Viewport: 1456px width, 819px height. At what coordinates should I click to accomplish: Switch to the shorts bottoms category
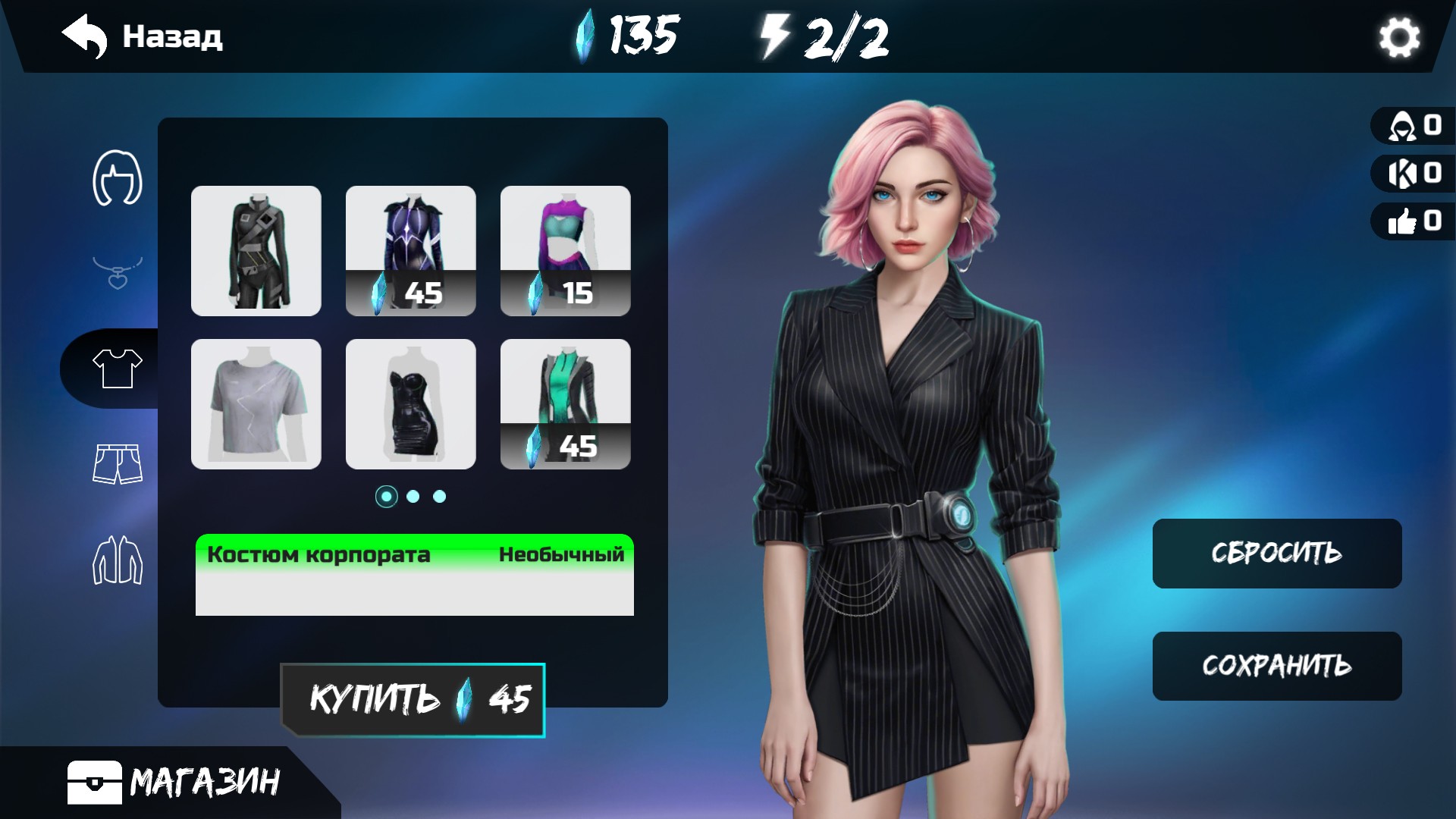click(118, 463)
